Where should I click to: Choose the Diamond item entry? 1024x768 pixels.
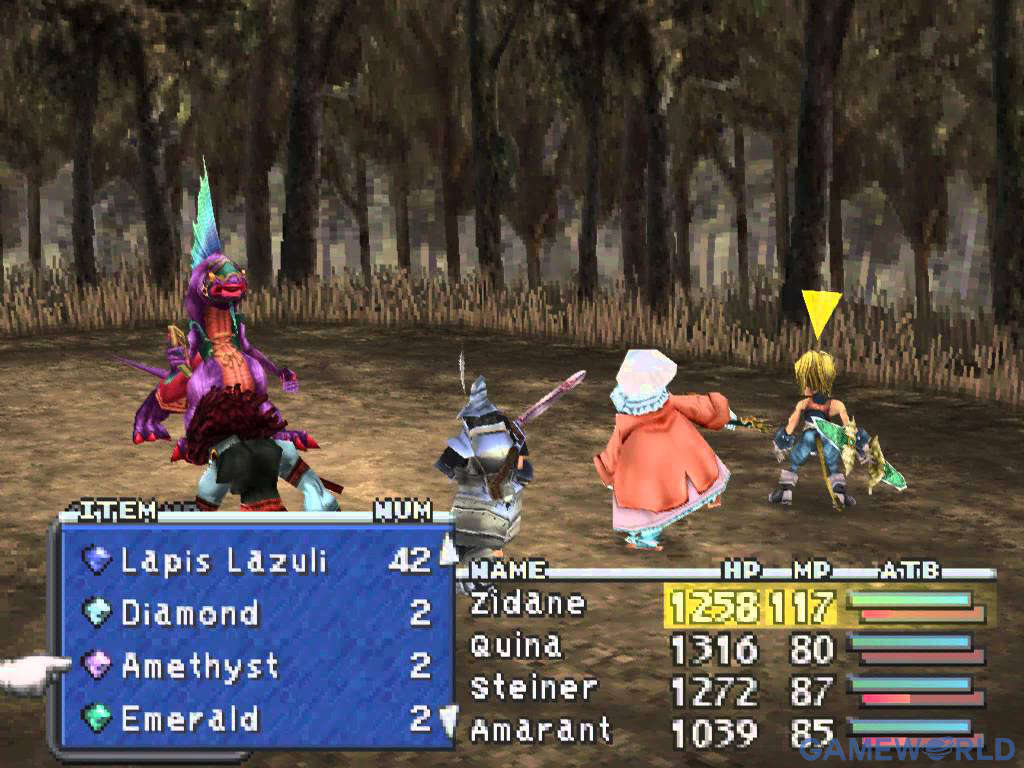click(190, 612)
